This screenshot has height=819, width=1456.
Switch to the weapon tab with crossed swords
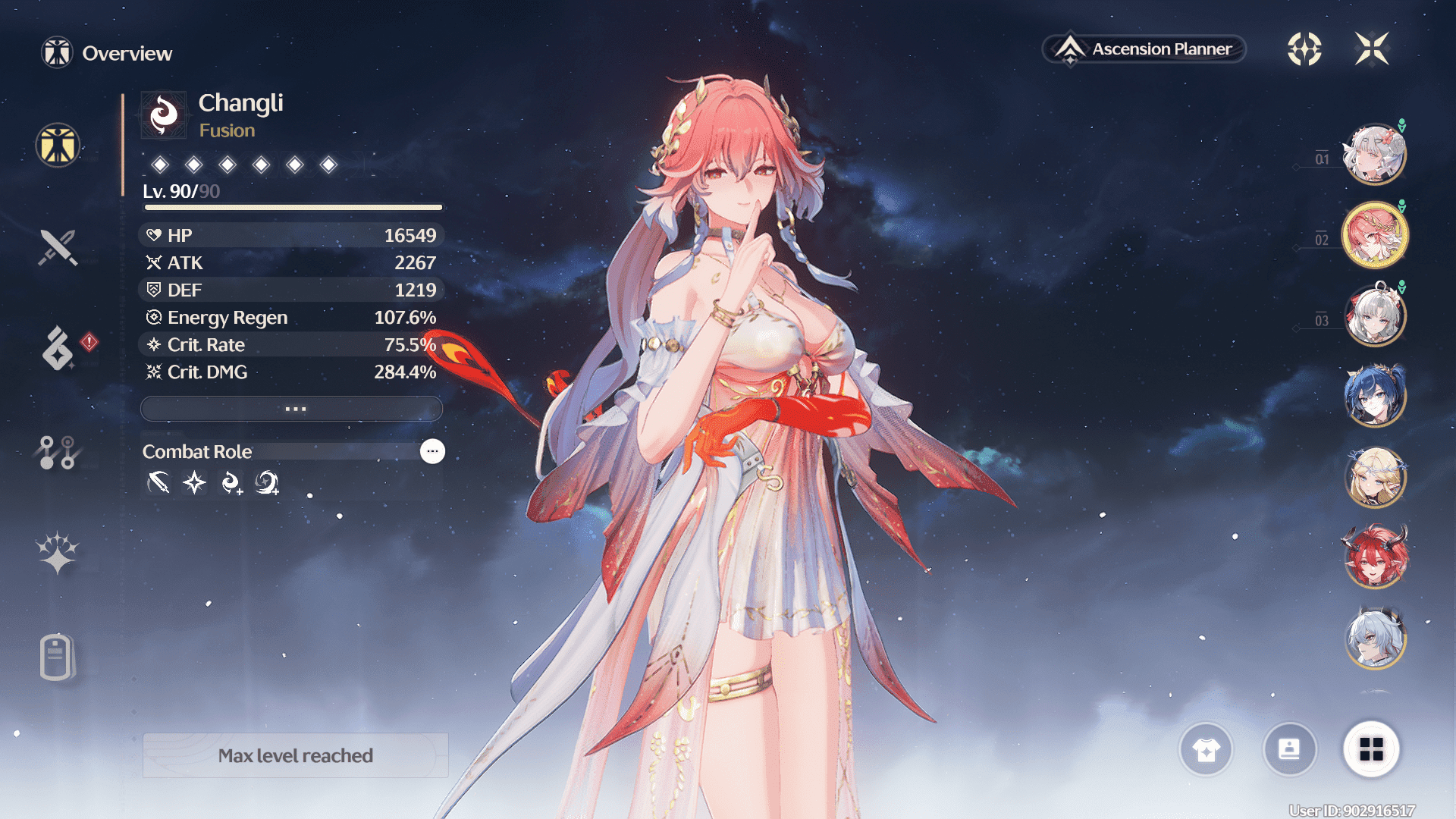pos(58,247)
